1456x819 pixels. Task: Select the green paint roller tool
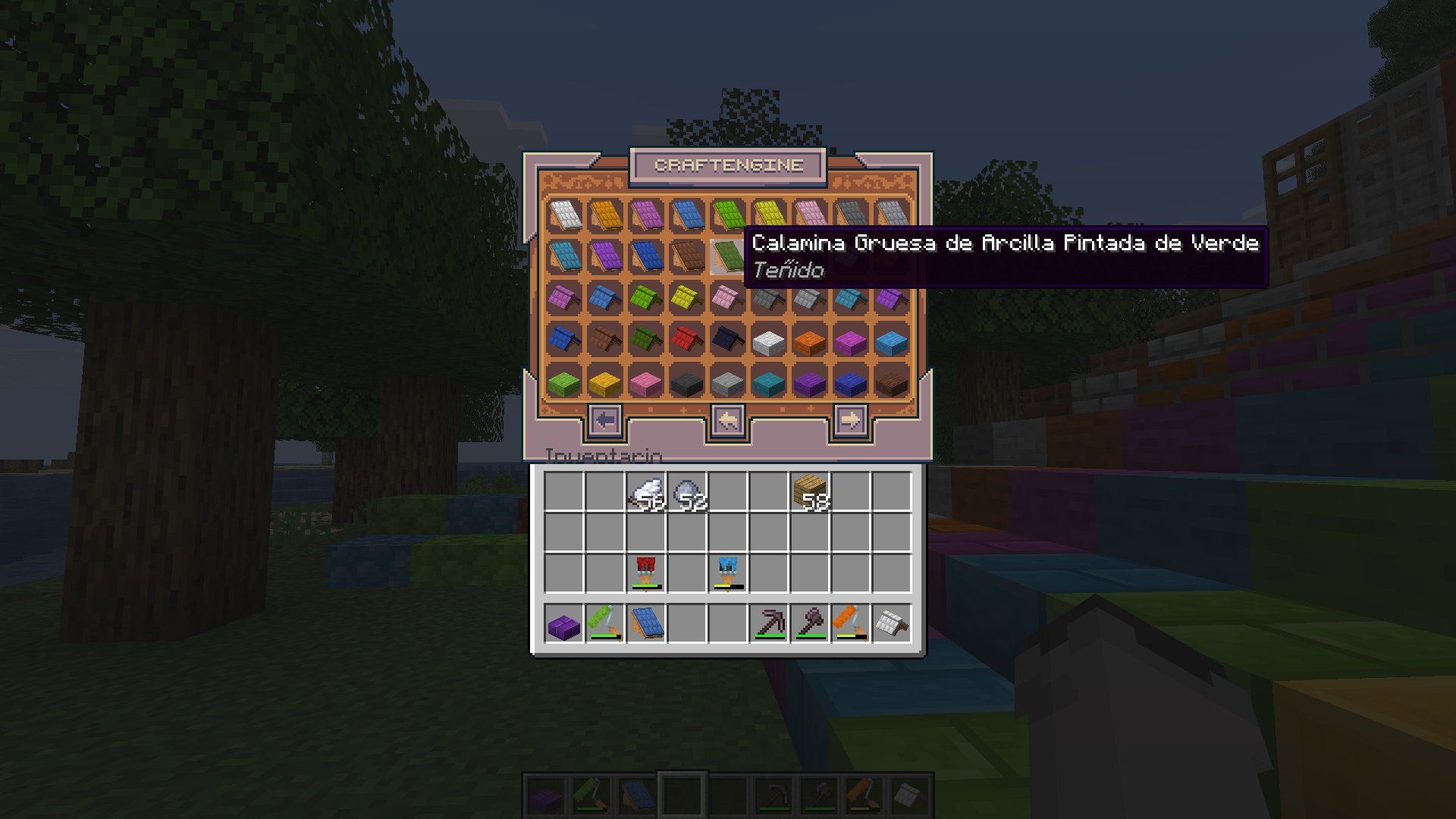point(605,623)
